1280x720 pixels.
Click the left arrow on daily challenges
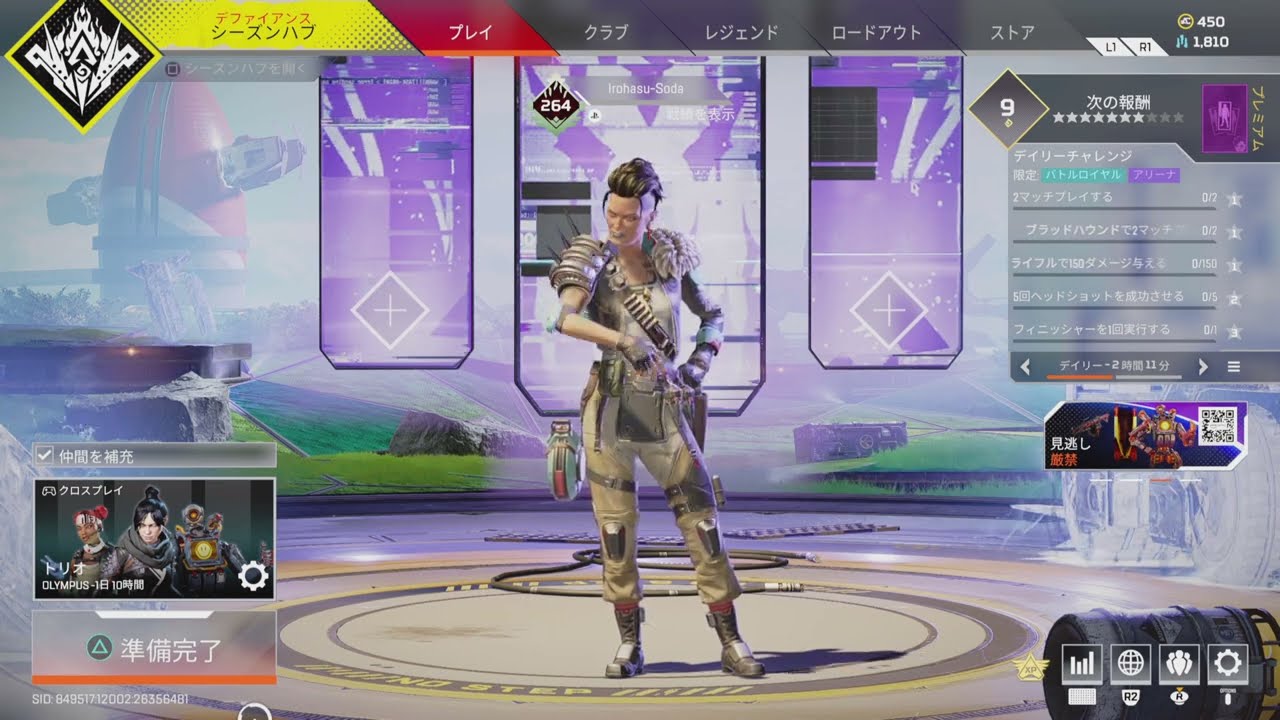pyautogui.click(x=1024, y=366)
